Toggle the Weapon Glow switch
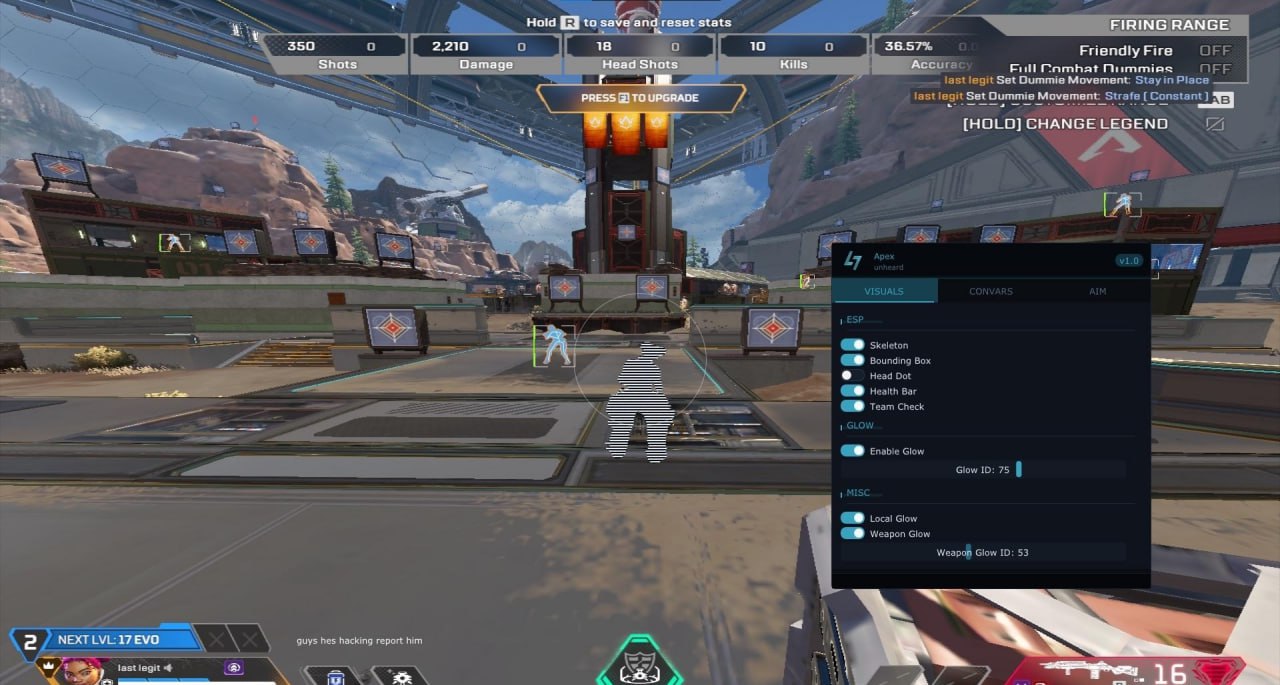1280x685 pixels. click(x=853, y=533)
